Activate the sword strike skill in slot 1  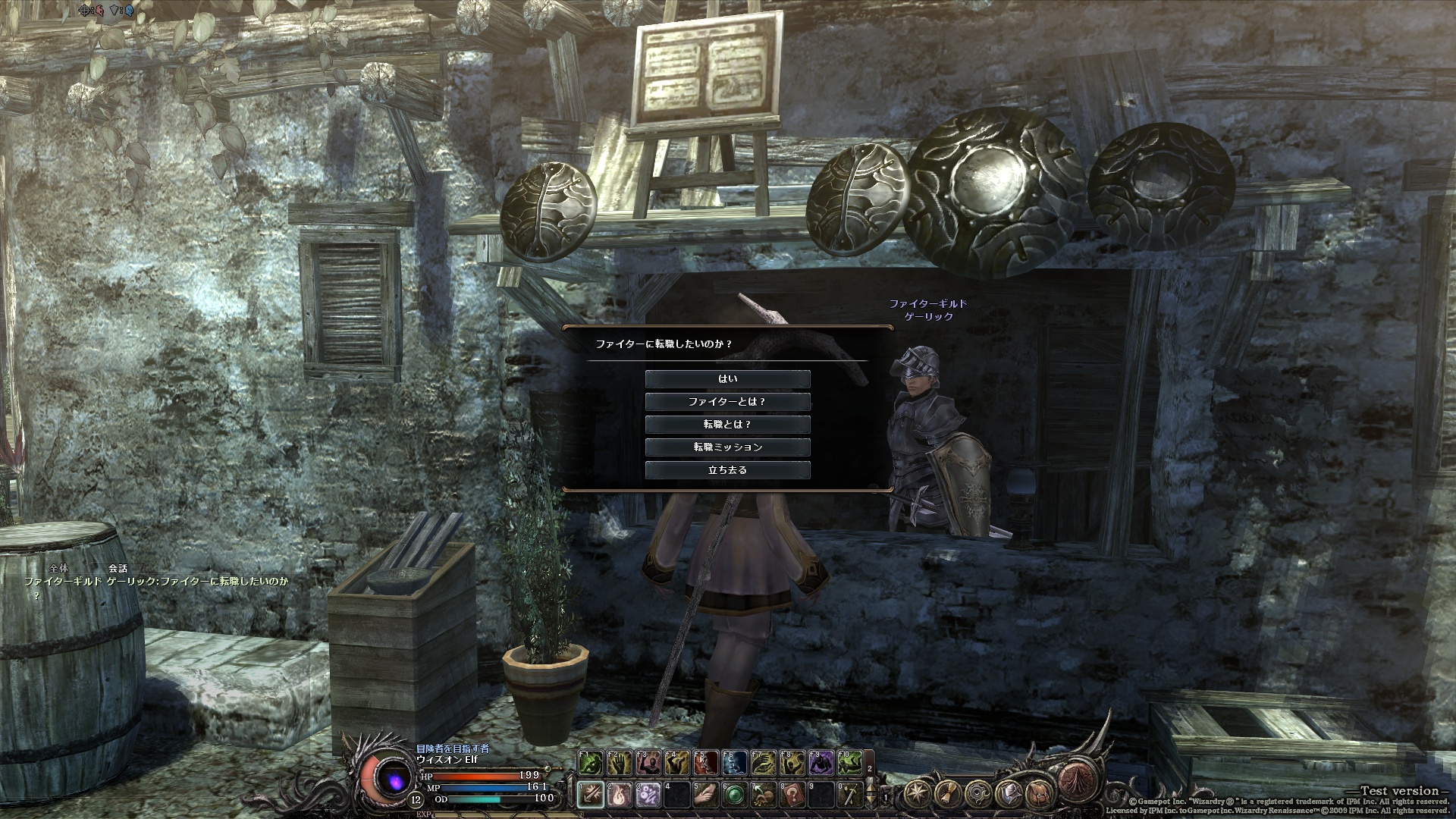tap(591, 795)
